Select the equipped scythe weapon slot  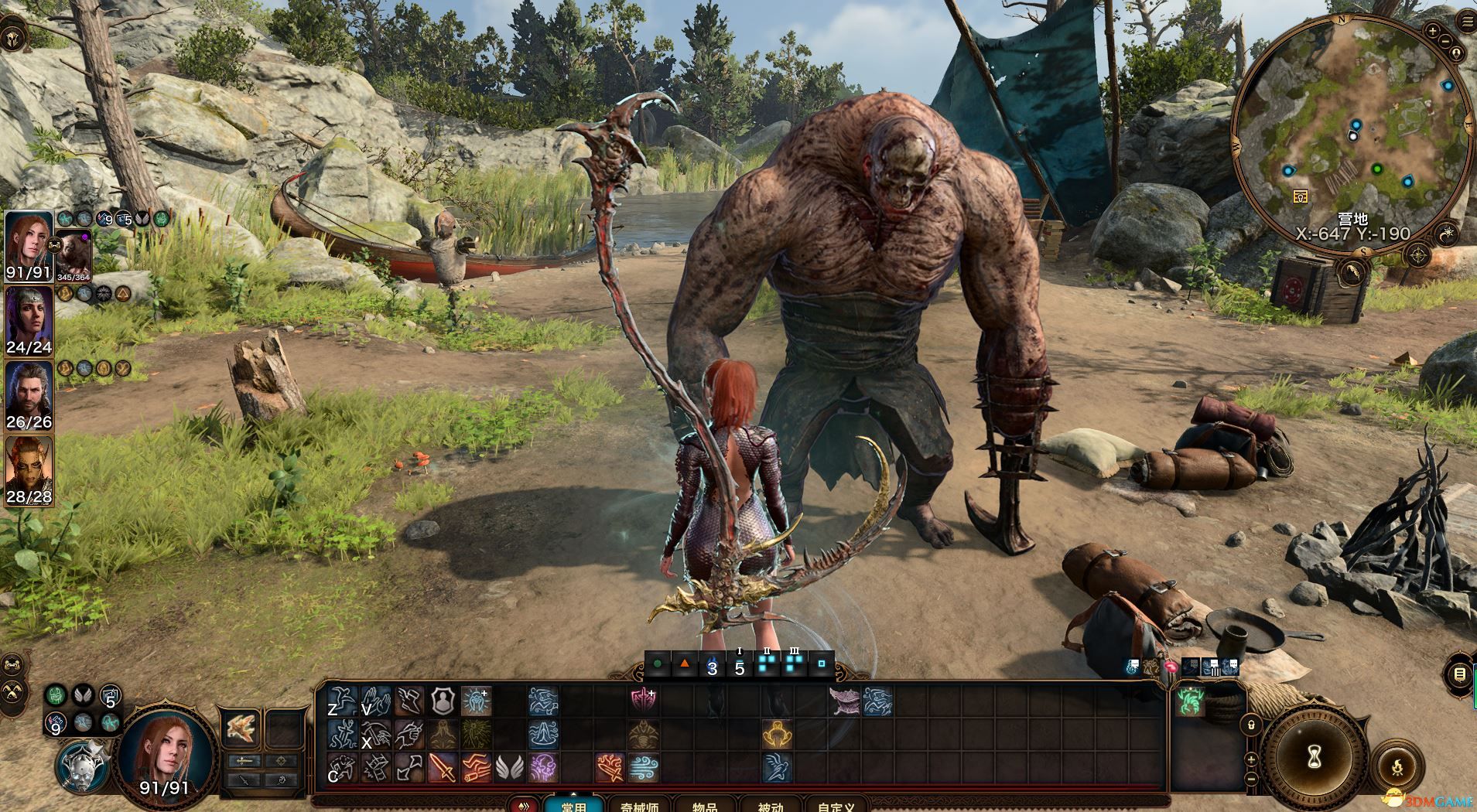click(240, 728)
